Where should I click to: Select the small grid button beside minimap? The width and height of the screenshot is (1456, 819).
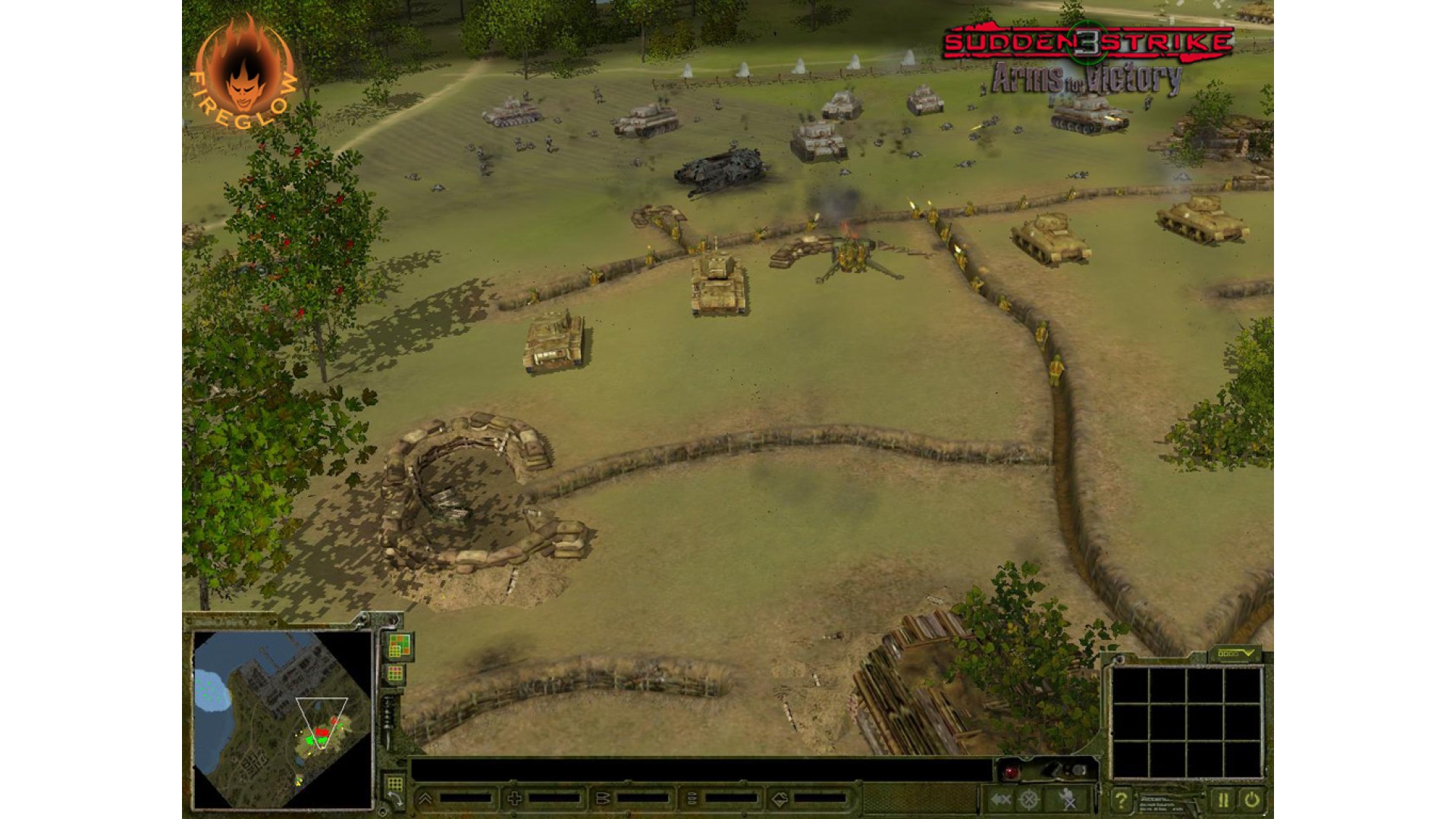tap(395, 673)
